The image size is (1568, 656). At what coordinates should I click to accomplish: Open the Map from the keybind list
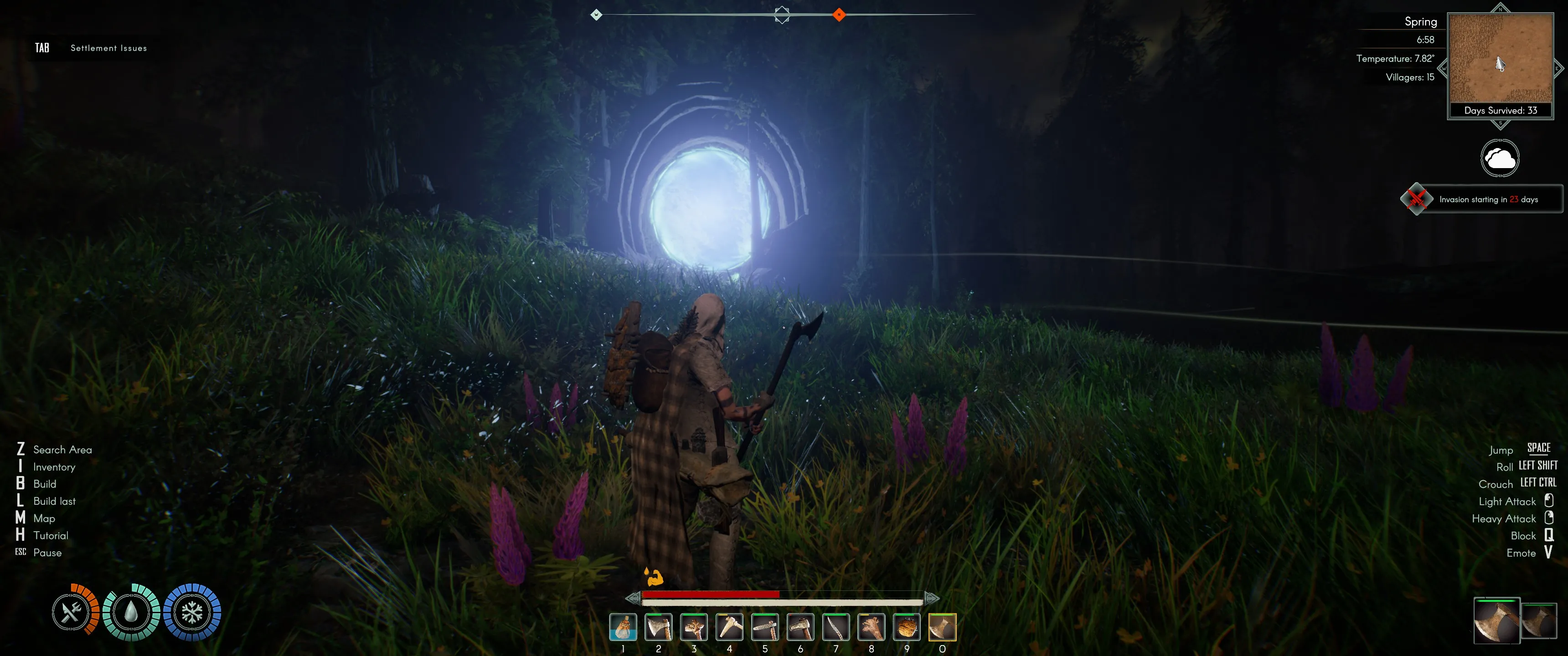[45, 518]
